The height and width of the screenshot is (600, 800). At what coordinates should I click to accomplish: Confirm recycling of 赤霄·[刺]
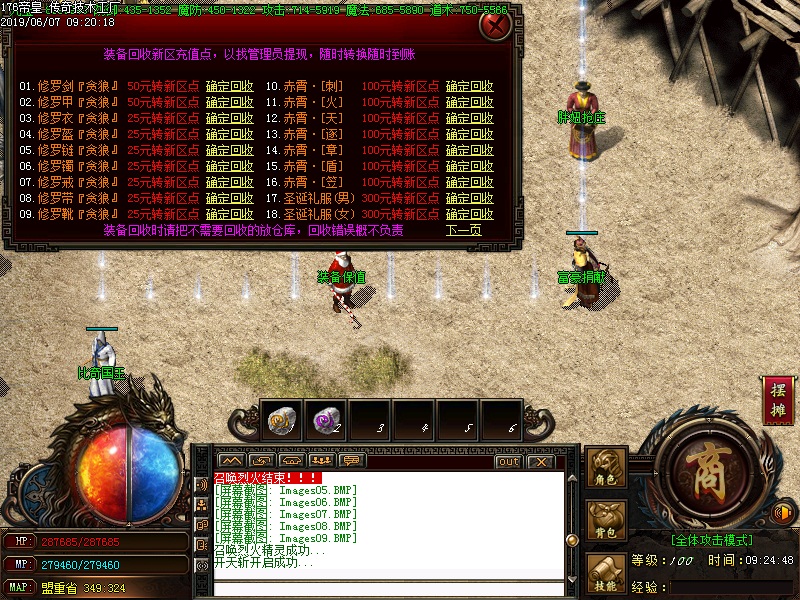(470, 87)
